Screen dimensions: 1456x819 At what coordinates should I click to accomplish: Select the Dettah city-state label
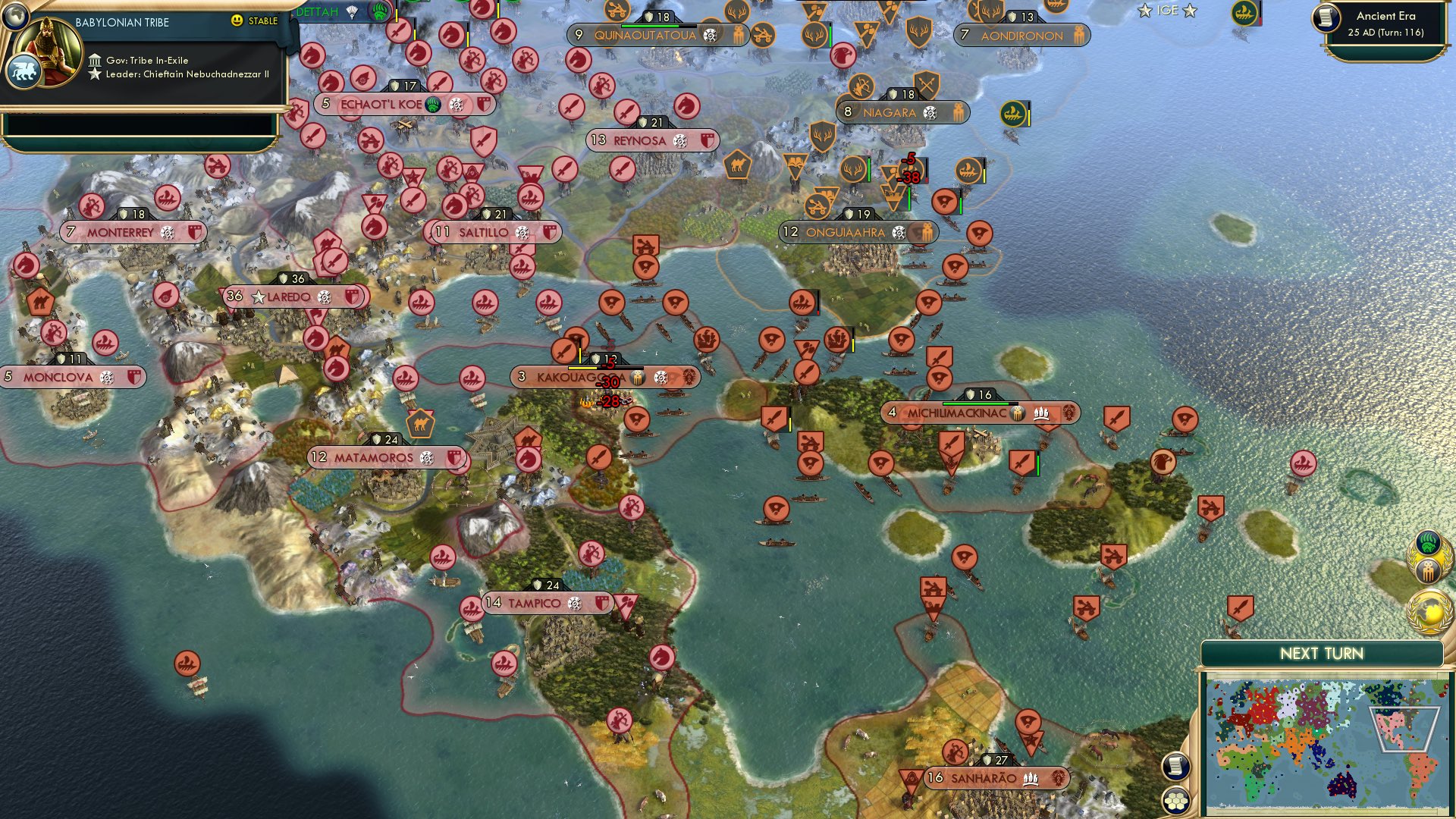[316, 11]
